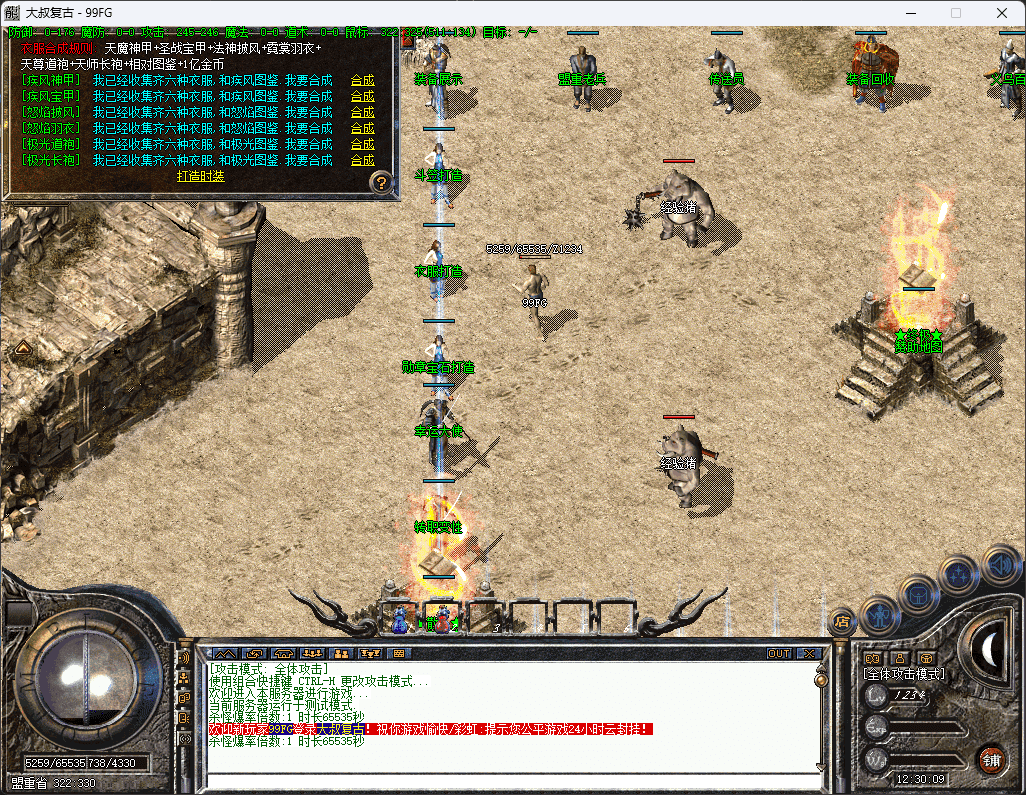Viewport: 1026px width, 795px height.
Task: Click 合成 link for 极光长袍
Action: pyautogui.click(x=362, y=160)
